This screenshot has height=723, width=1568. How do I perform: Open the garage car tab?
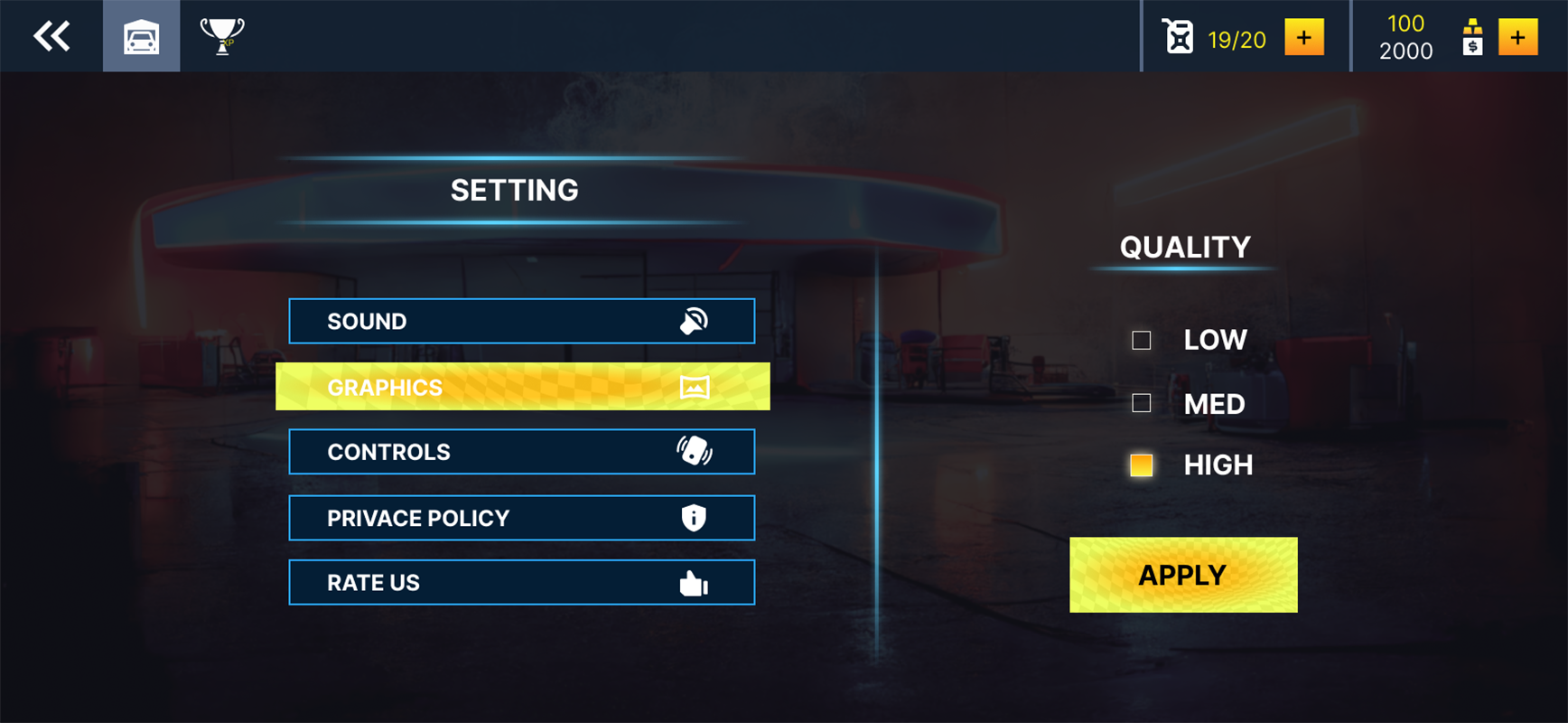tap(142, 36)
